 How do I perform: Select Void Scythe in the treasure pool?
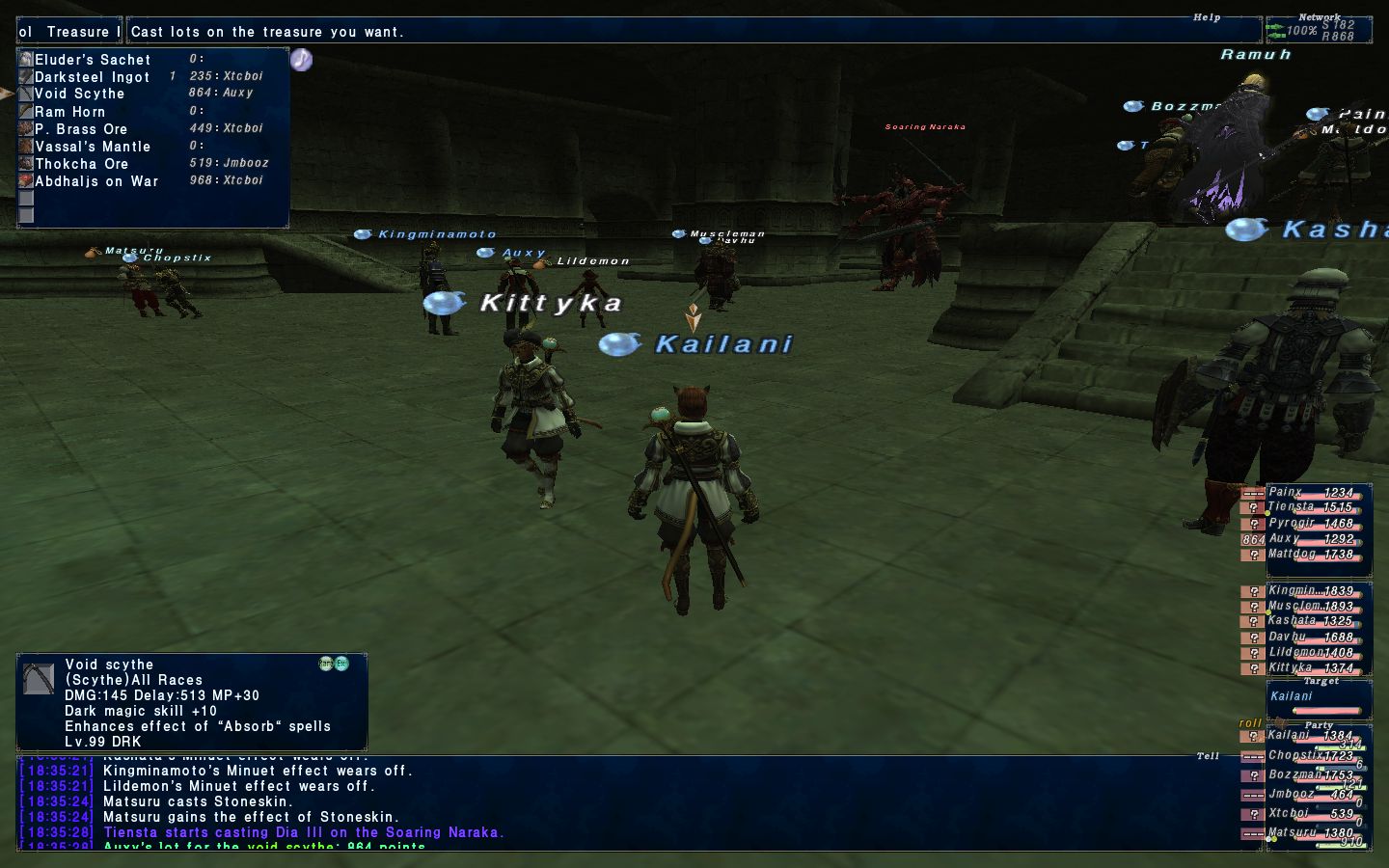[80, 94]
